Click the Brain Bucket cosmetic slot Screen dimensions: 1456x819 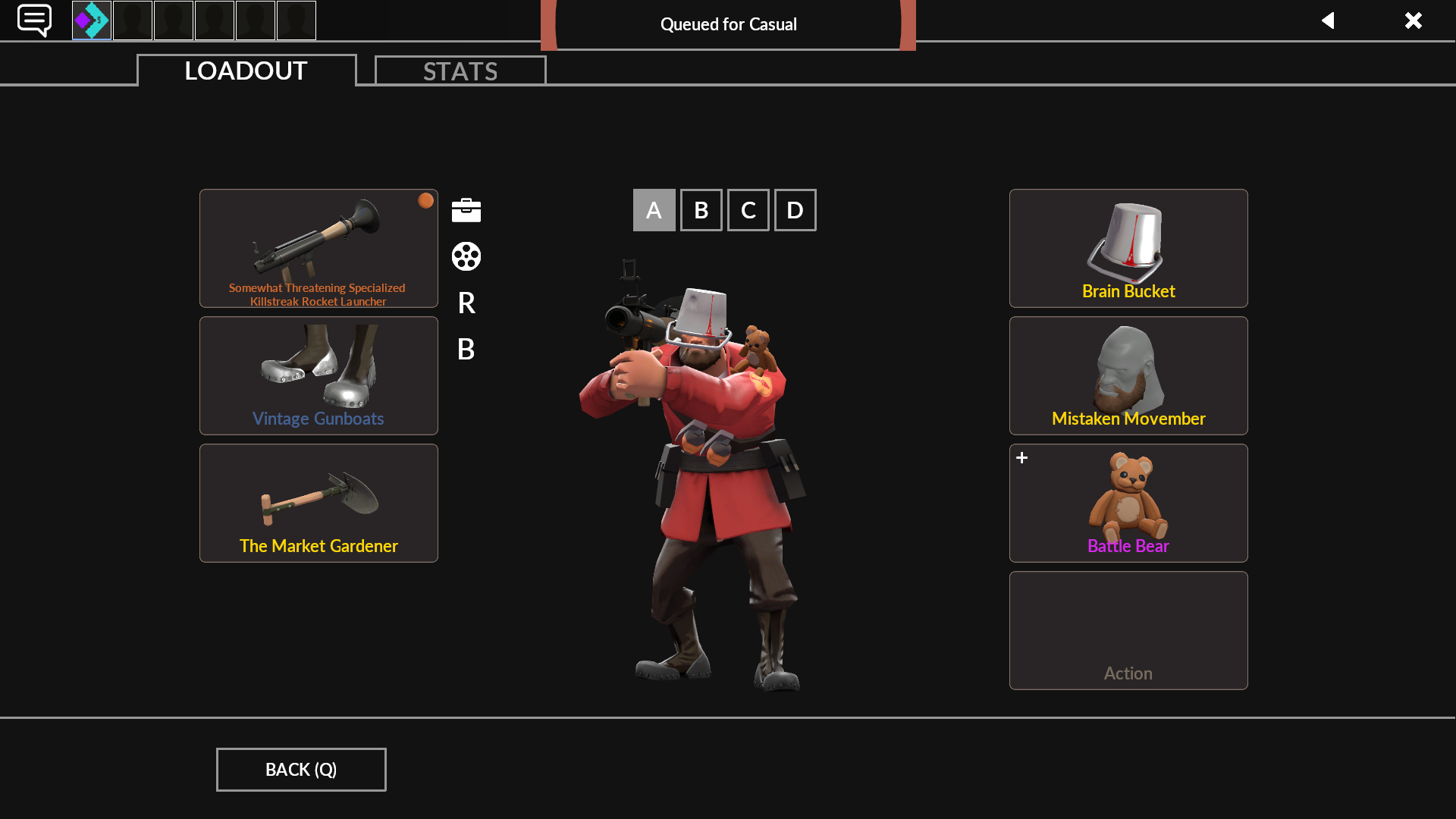click(x=1128, y=248)
